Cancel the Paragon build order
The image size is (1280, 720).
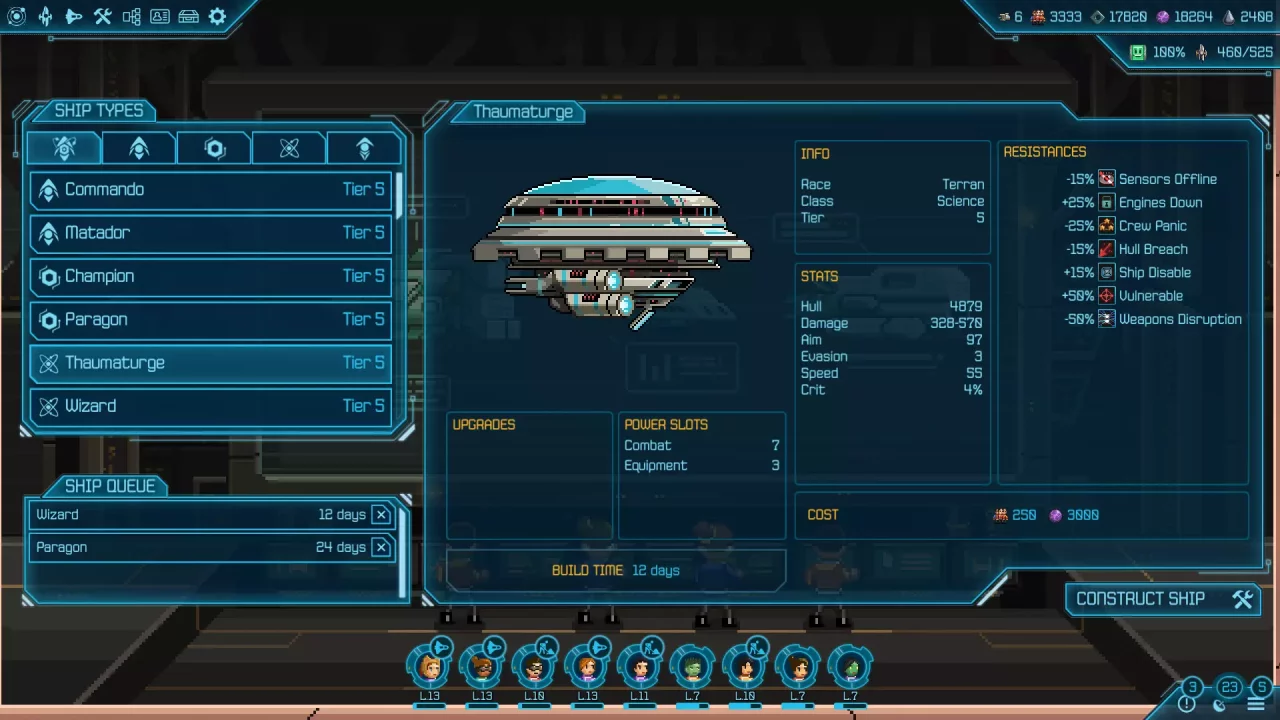[x=381, y=547]
